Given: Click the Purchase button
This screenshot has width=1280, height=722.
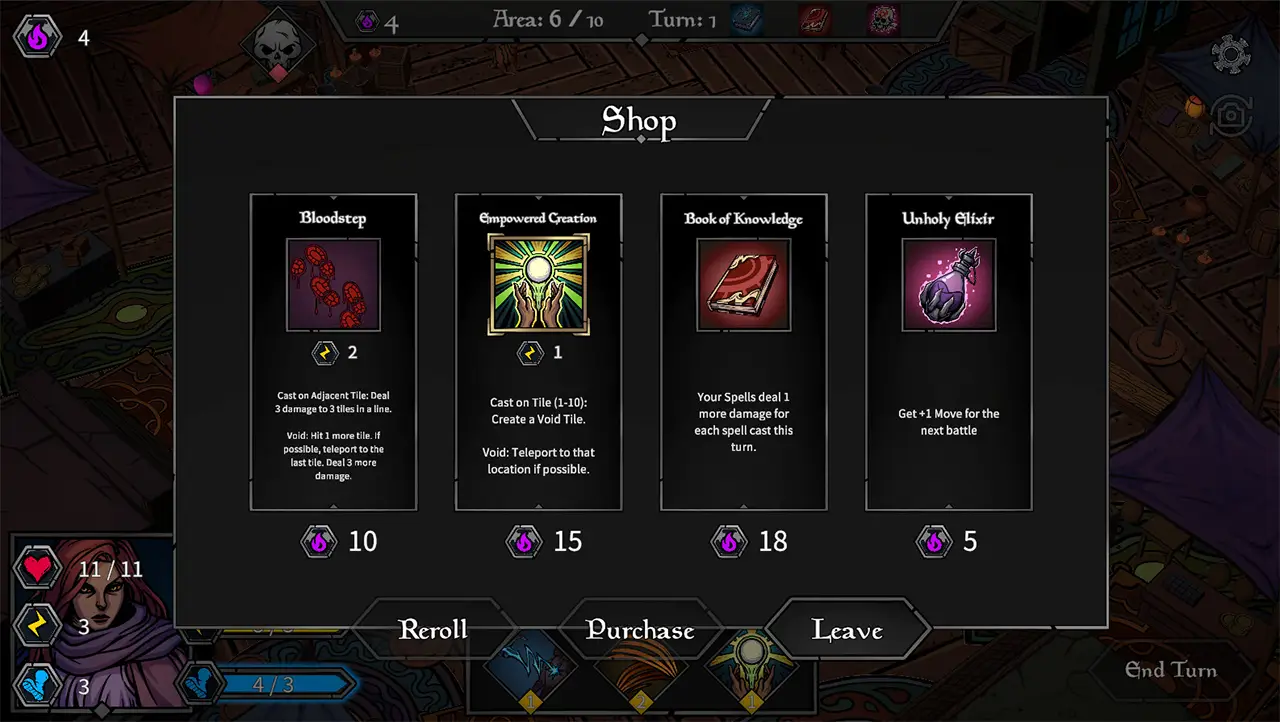Looking at the screenshot, I should [x=640, y=630].
